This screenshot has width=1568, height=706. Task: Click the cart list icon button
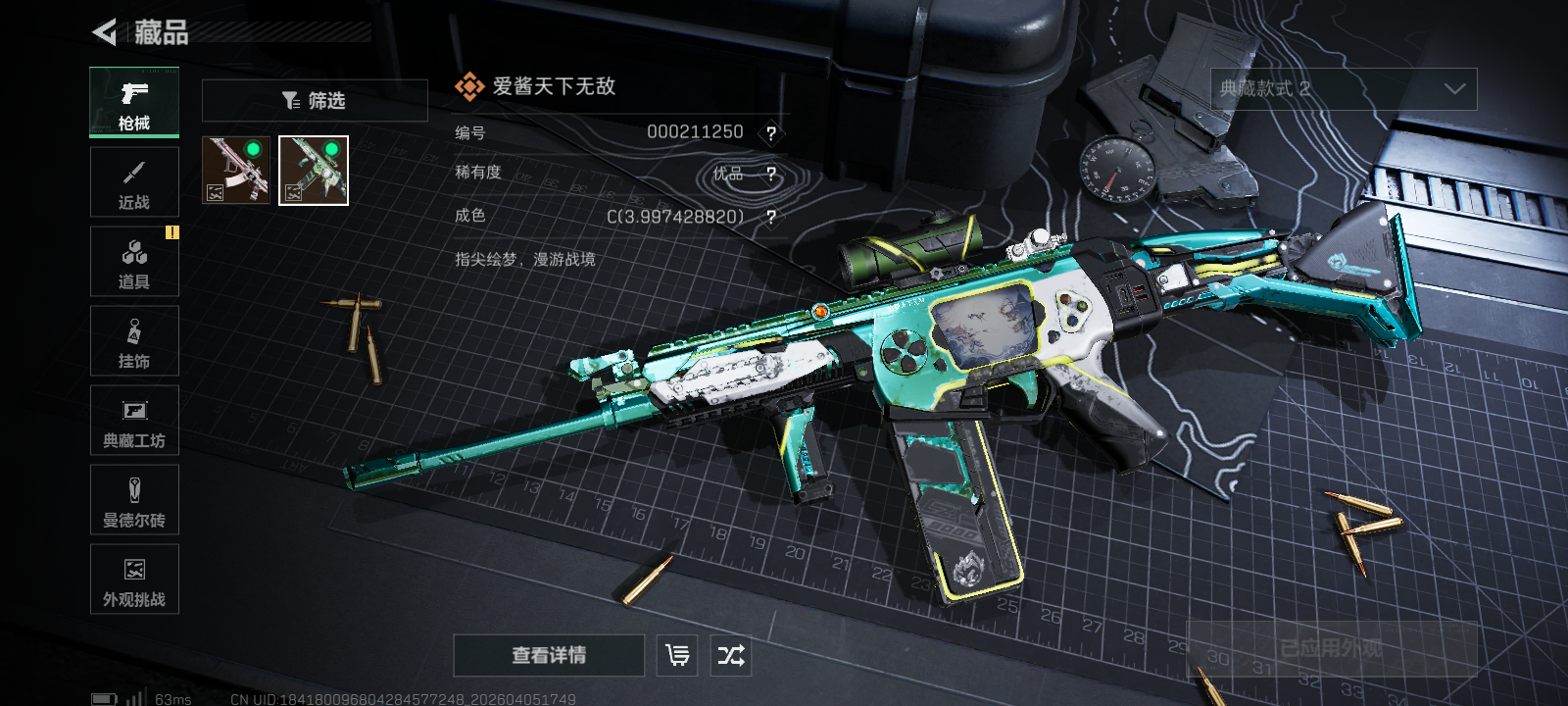(x=677, y=655)
